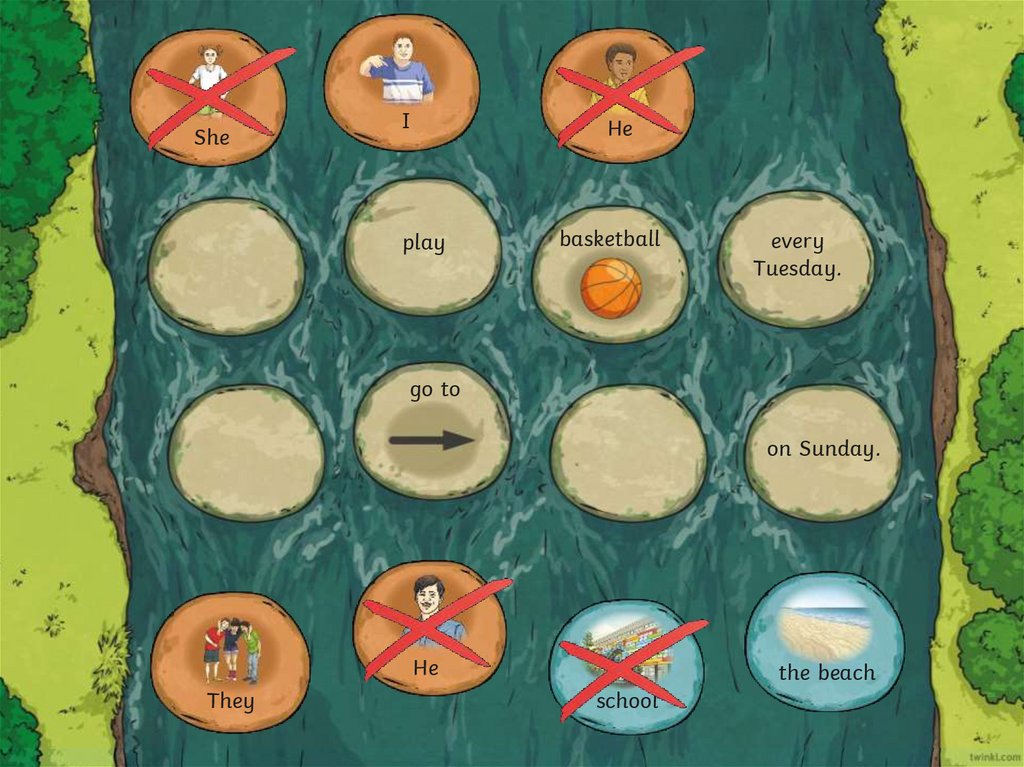Choose the crossed-out 'She' stone

[x=208, y=98]
